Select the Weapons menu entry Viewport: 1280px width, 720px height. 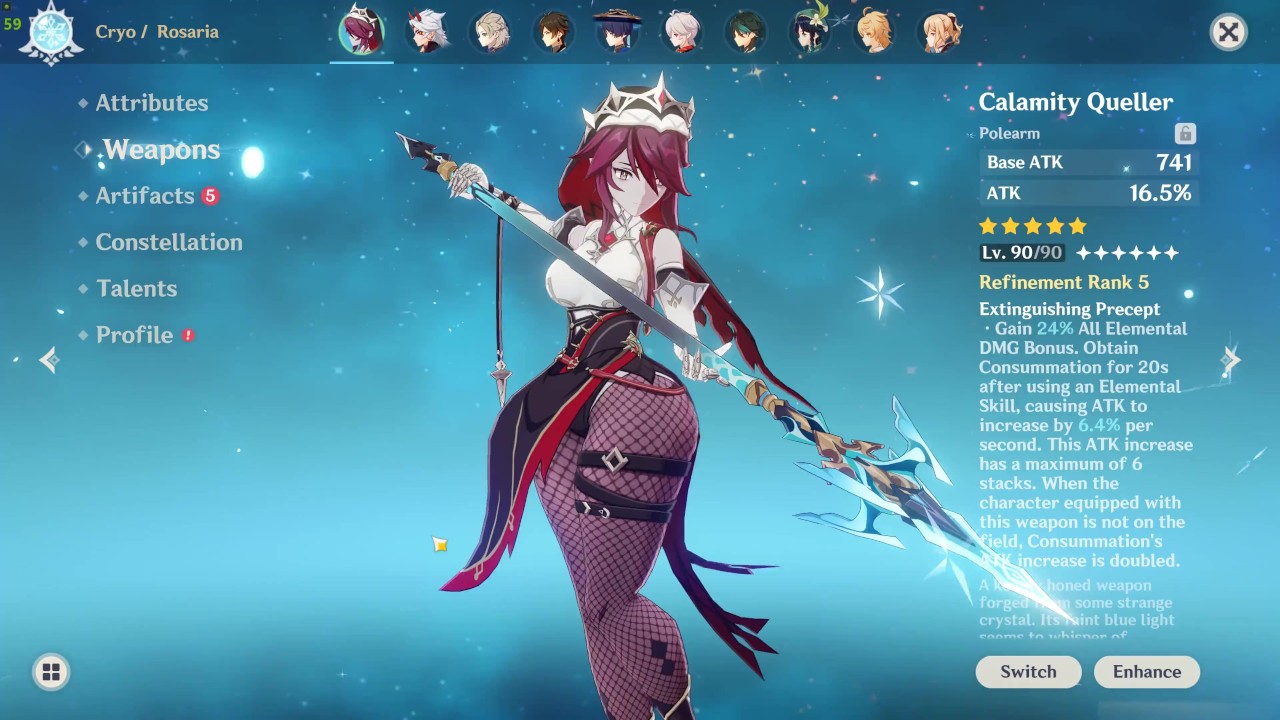[x=161, y=150]
